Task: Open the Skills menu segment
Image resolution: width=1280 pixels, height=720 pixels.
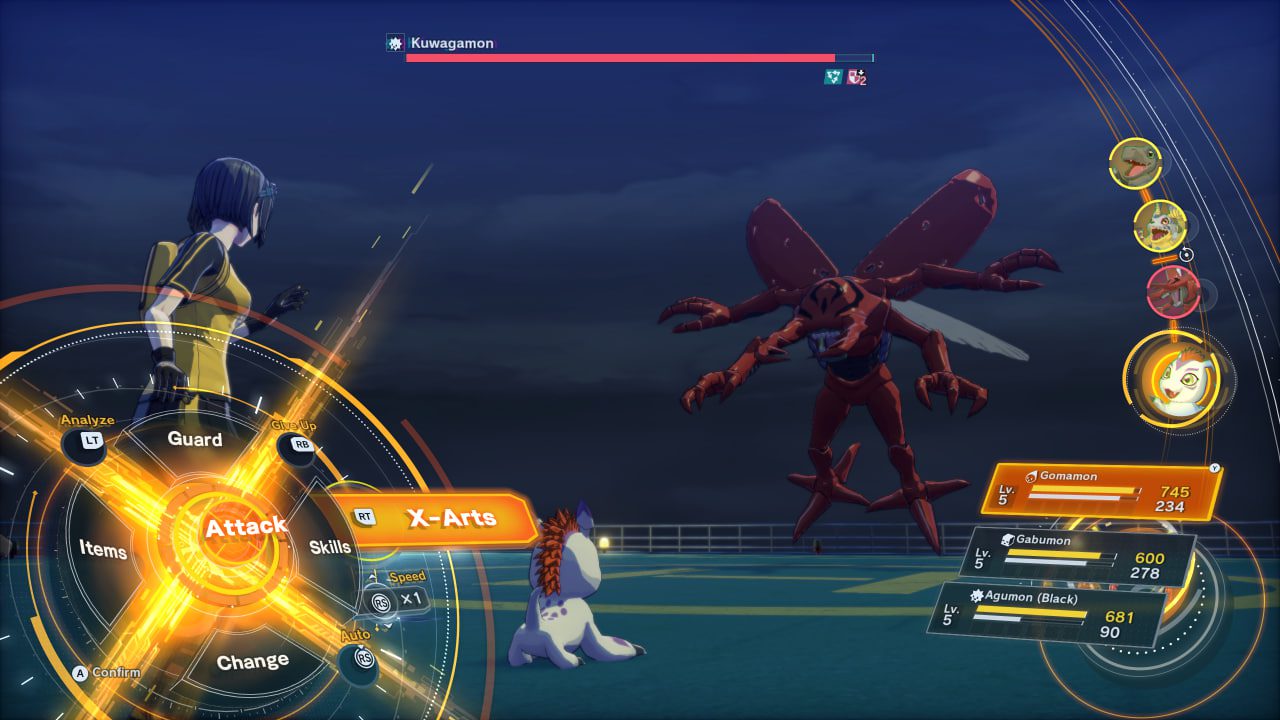Action: (330, 547)
